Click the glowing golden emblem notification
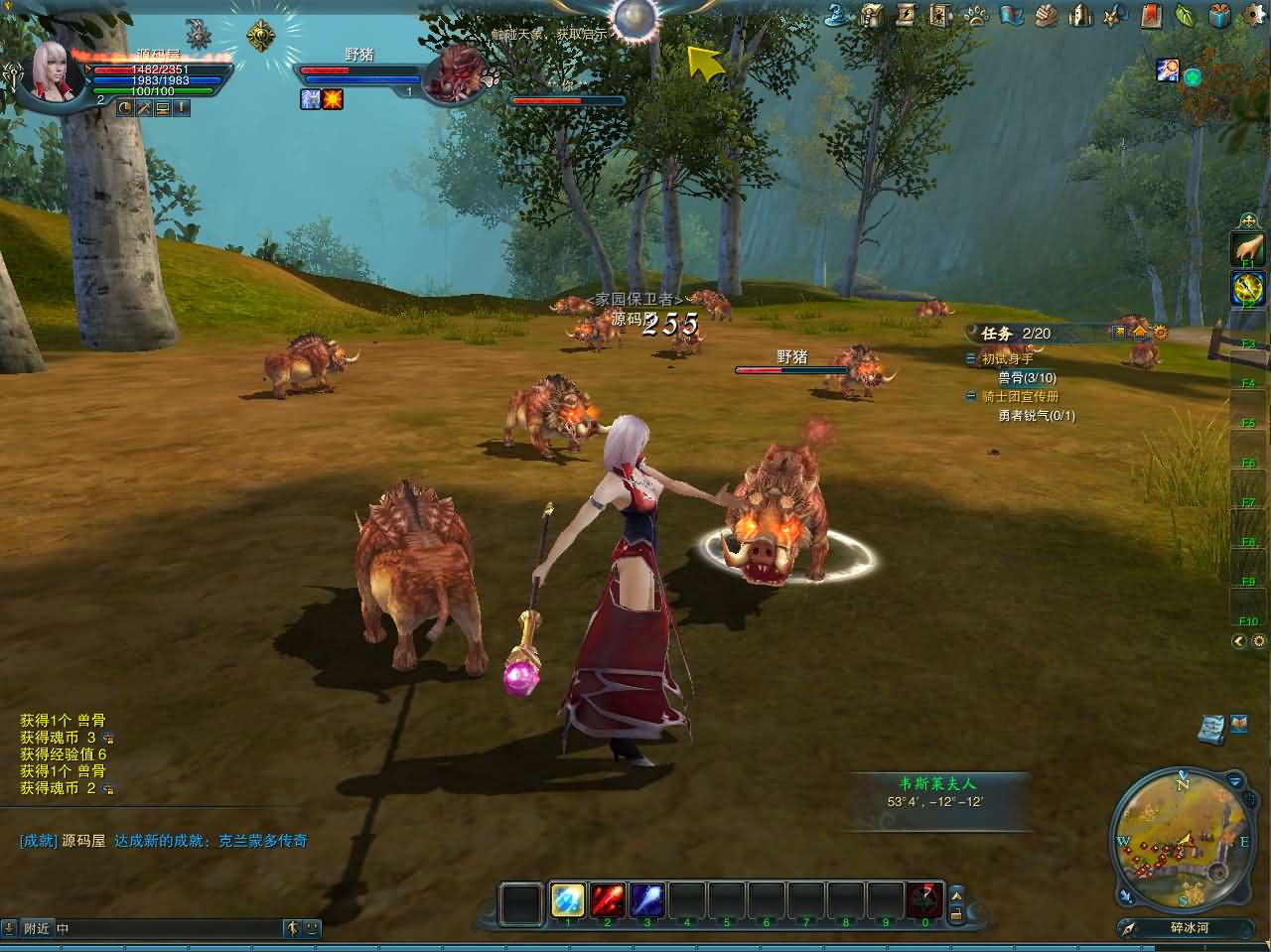Screen dimensions: 1271x952 coord(261,36)
